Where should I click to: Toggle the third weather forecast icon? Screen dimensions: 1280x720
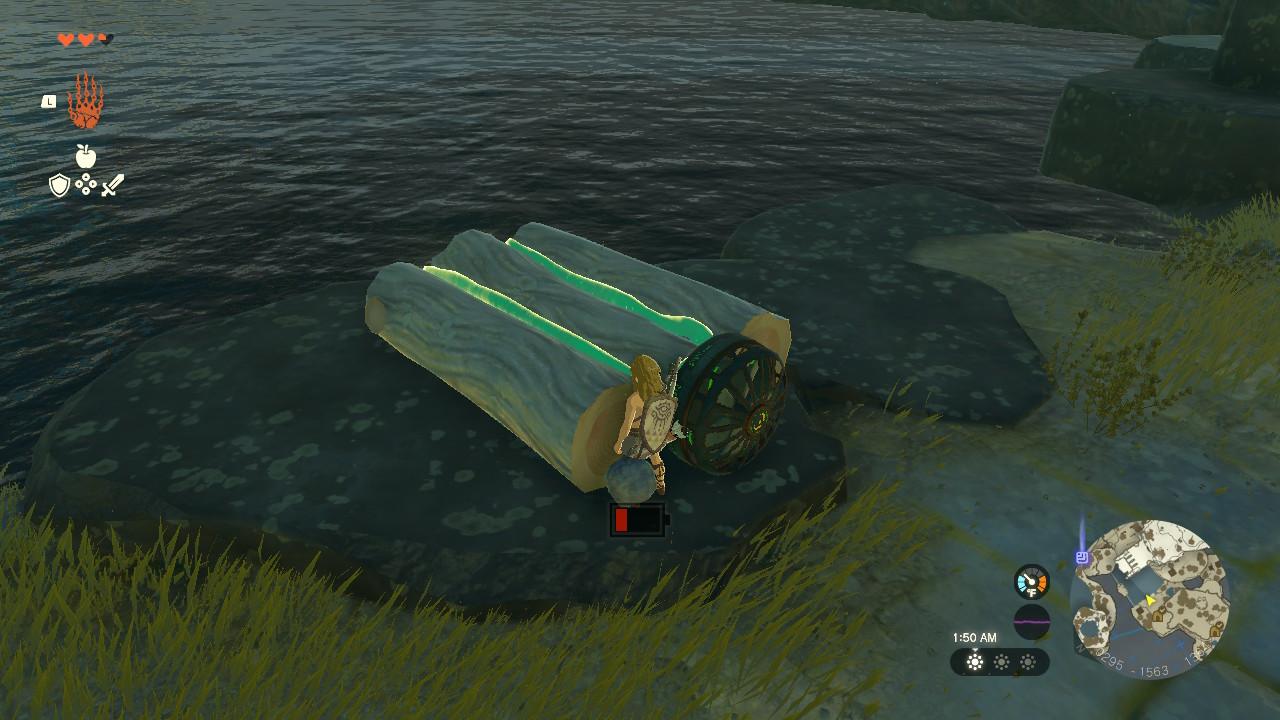click(1026, 664)
